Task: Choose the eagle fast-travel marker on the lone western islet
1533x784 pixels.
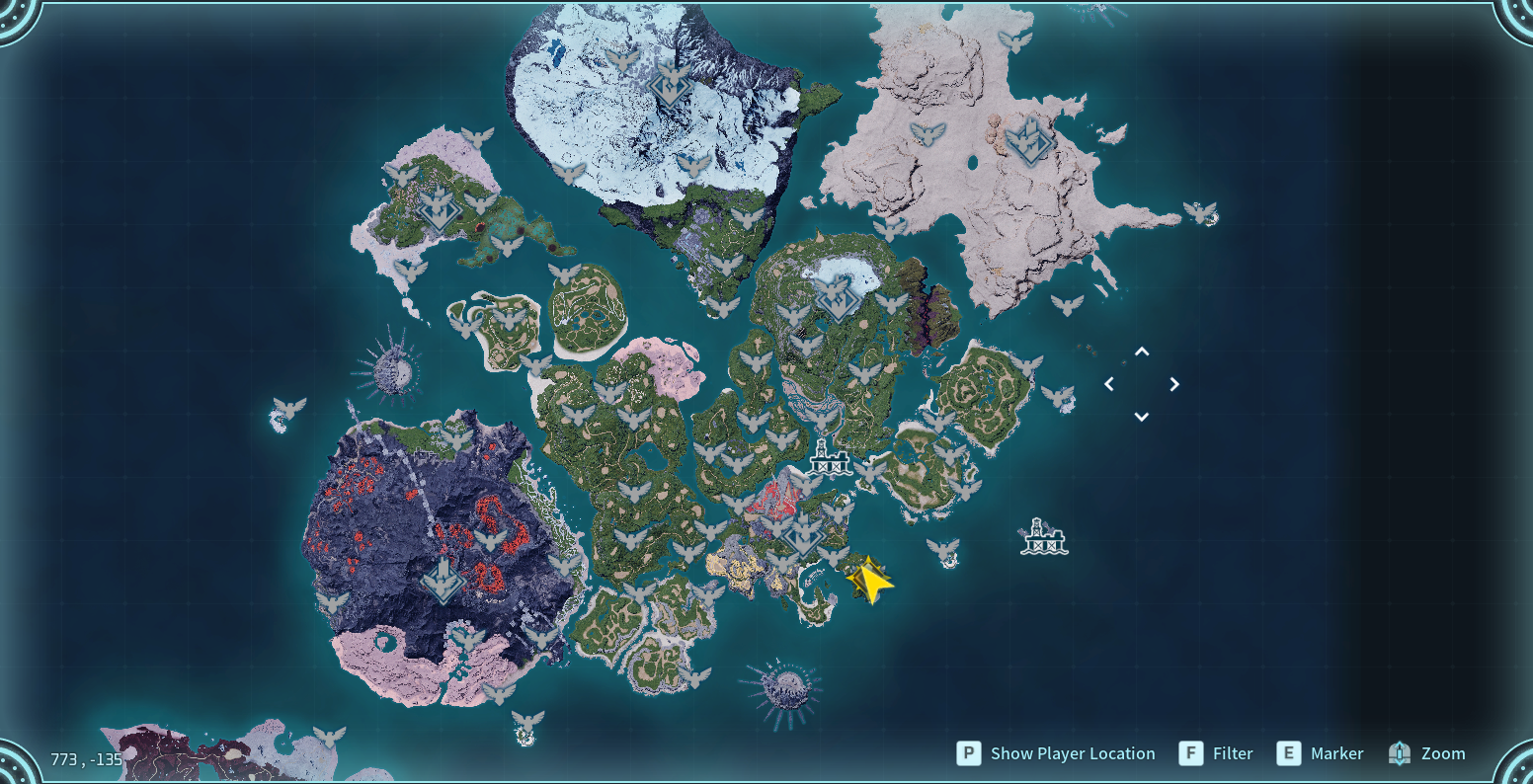Action: pyautogui.click(x=289, y=407)
